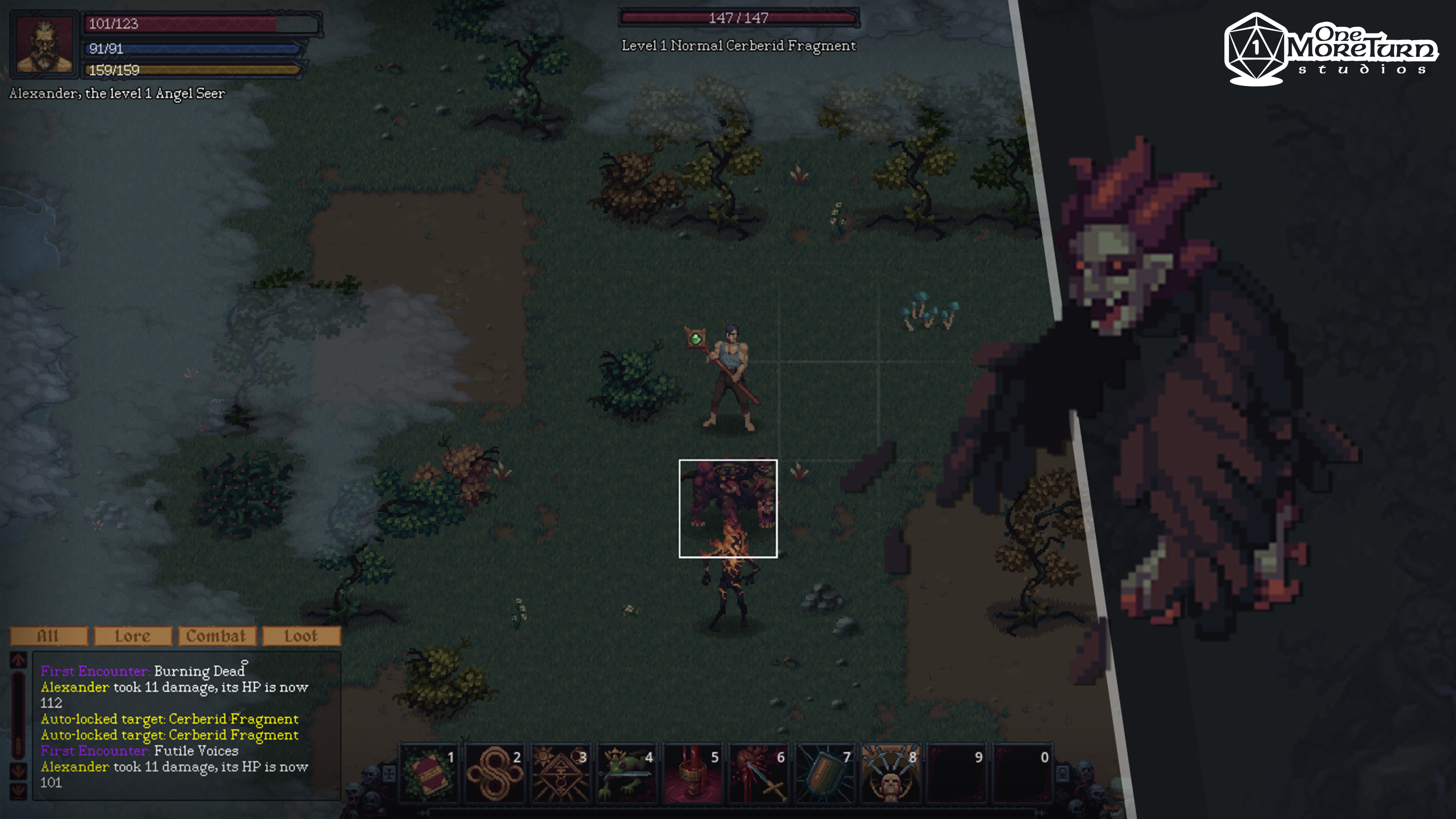
Task: Activate the crowned frog with sword skill
Action: click(x=626, y=773)
